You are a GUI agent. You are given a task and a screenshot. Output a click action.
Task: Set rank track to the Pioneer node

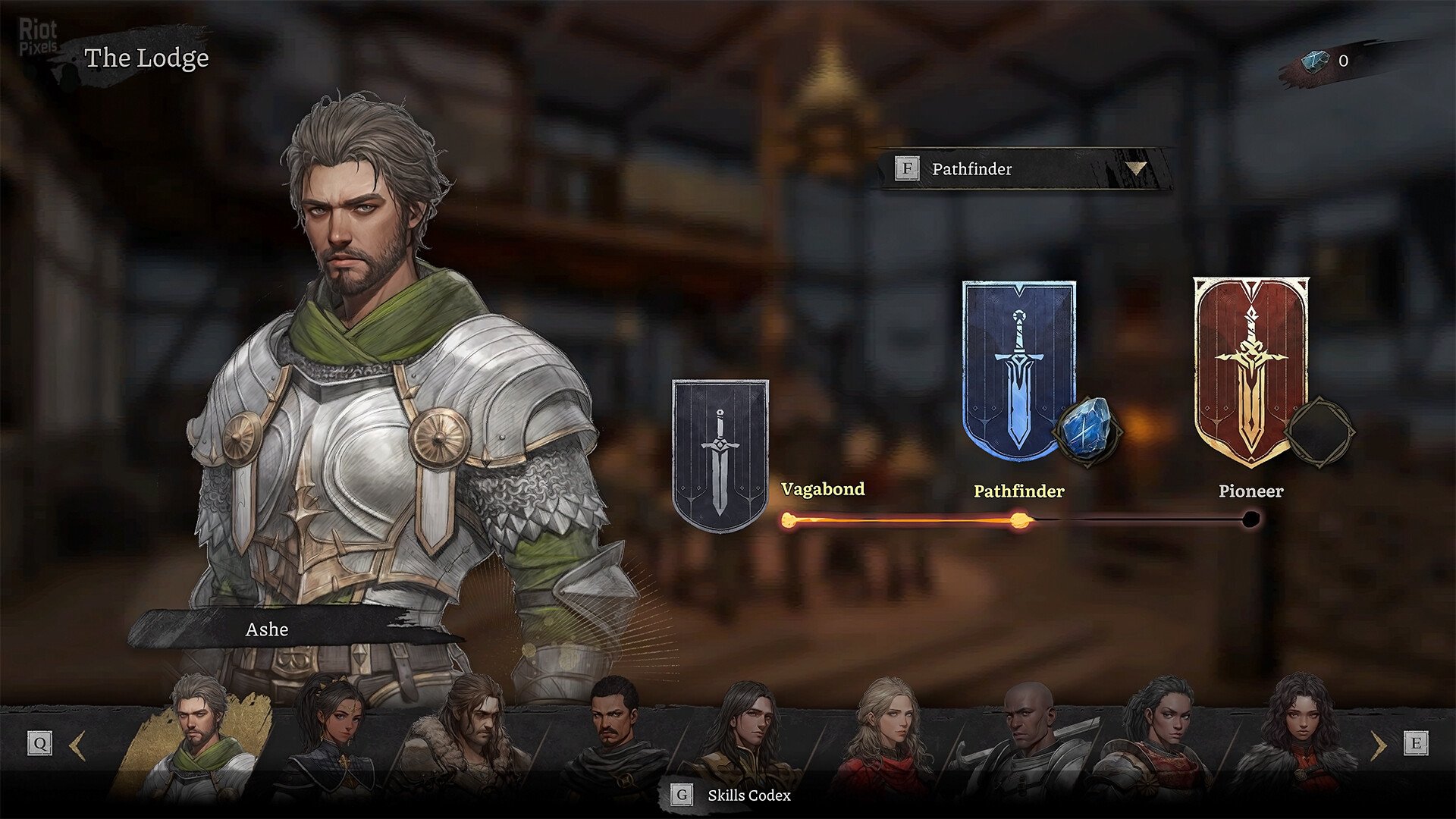pyautogui.click(x=1251, y=519)
